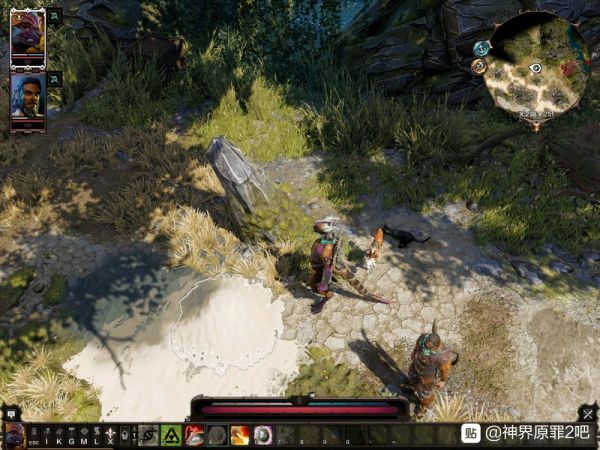Open the inventory with the I button
The height and width of the screenshot is (450, 600).
pos(46,436)
